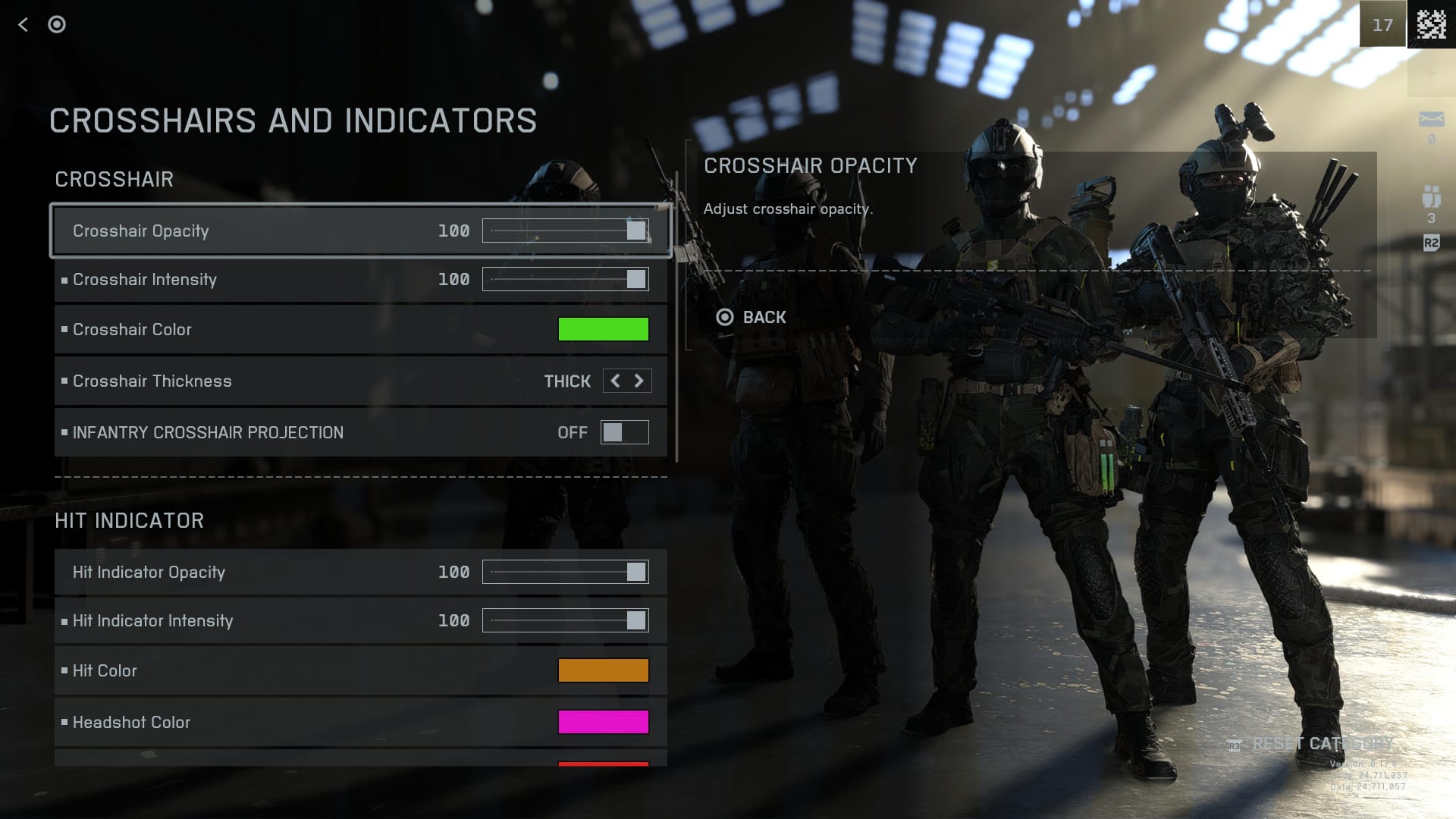Decrease Crosshair Thickness with the left arrow
This screenshot has width=1456, height=819.
615,381
